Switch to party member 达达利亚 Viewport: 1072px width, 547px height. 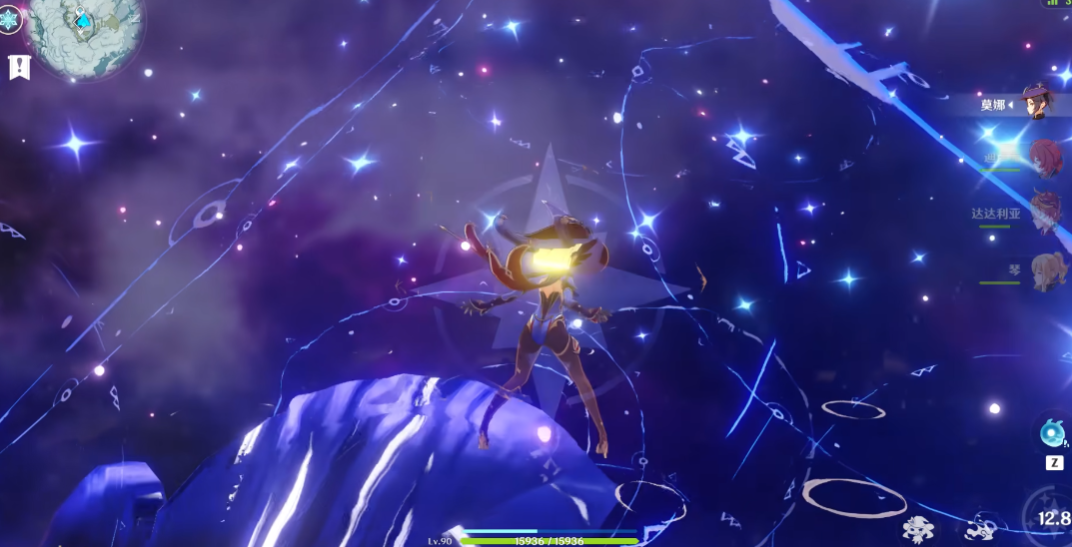click(x=1045, y=213)
